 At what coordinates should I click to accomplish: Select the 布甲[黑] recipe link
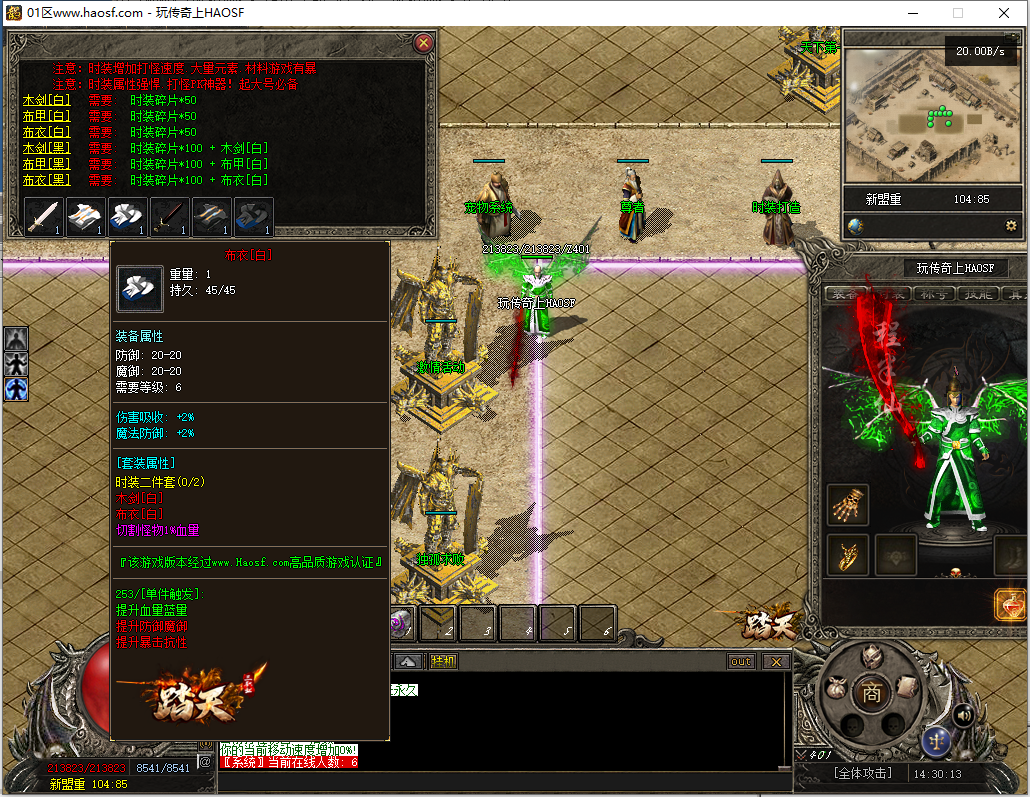47,164
